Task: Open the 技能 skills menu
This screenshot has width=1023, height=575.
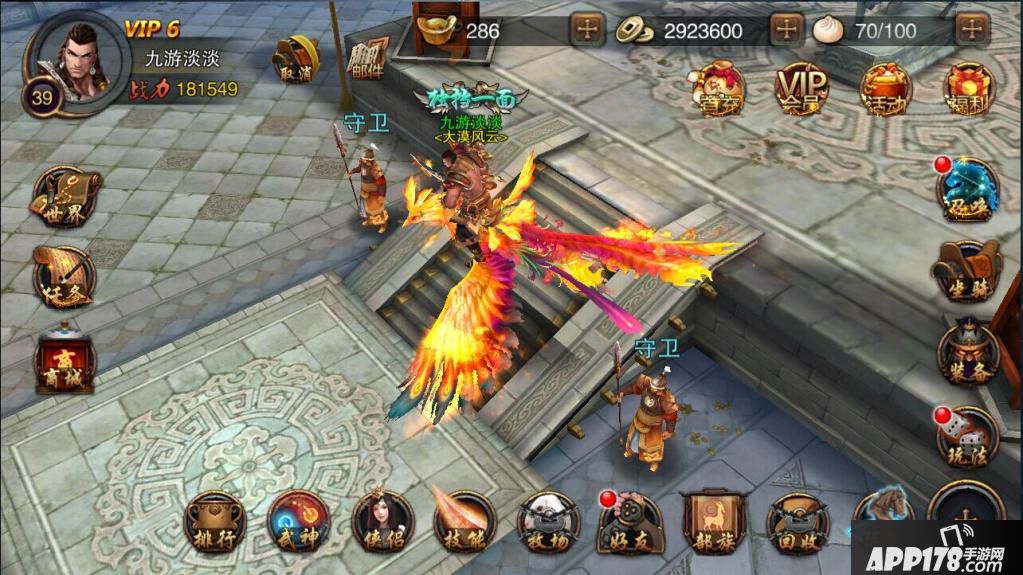Action: tap(465, 521)
